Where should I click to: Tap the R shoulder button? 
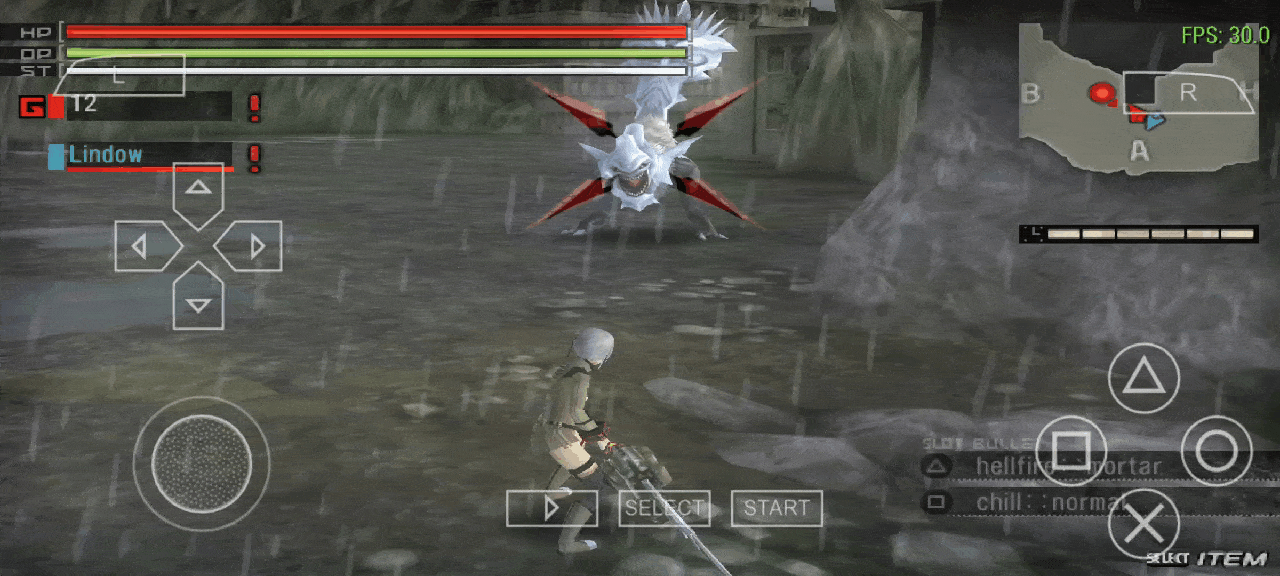point(1188,93)
